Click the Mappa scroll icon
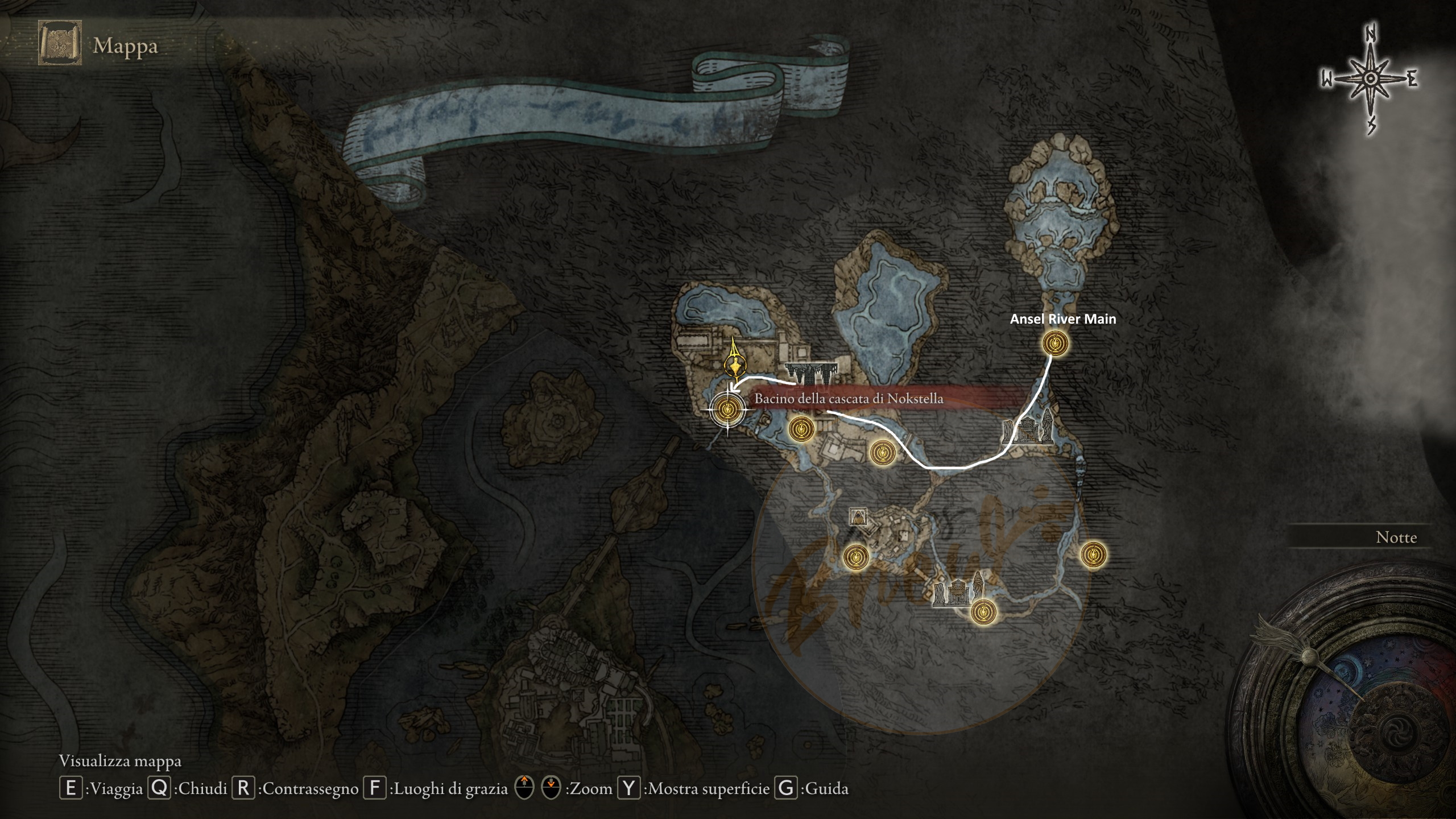Image resolution: width=1456 pixels, height=819 pixels. coord(60,44)
